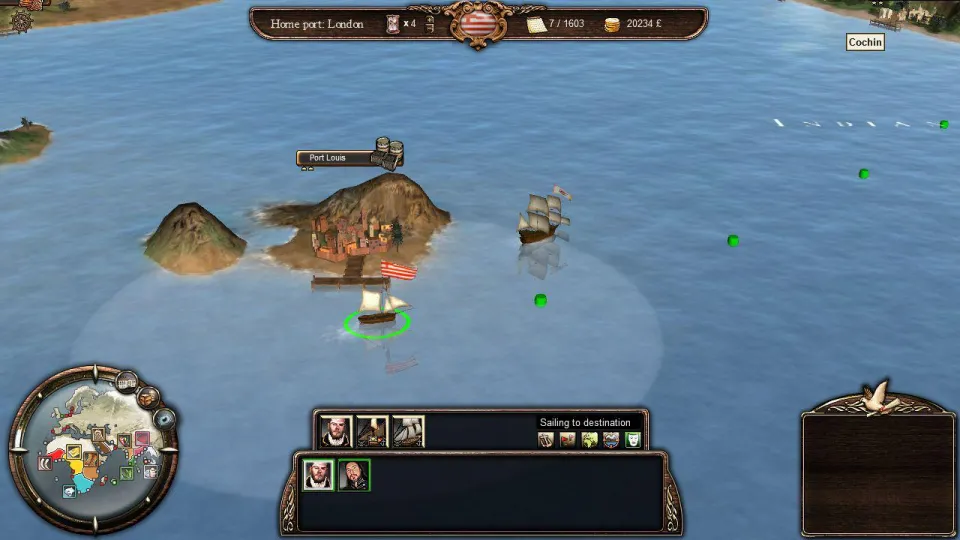Activate the white mask fleet action icon

click(x=632, y=440)
